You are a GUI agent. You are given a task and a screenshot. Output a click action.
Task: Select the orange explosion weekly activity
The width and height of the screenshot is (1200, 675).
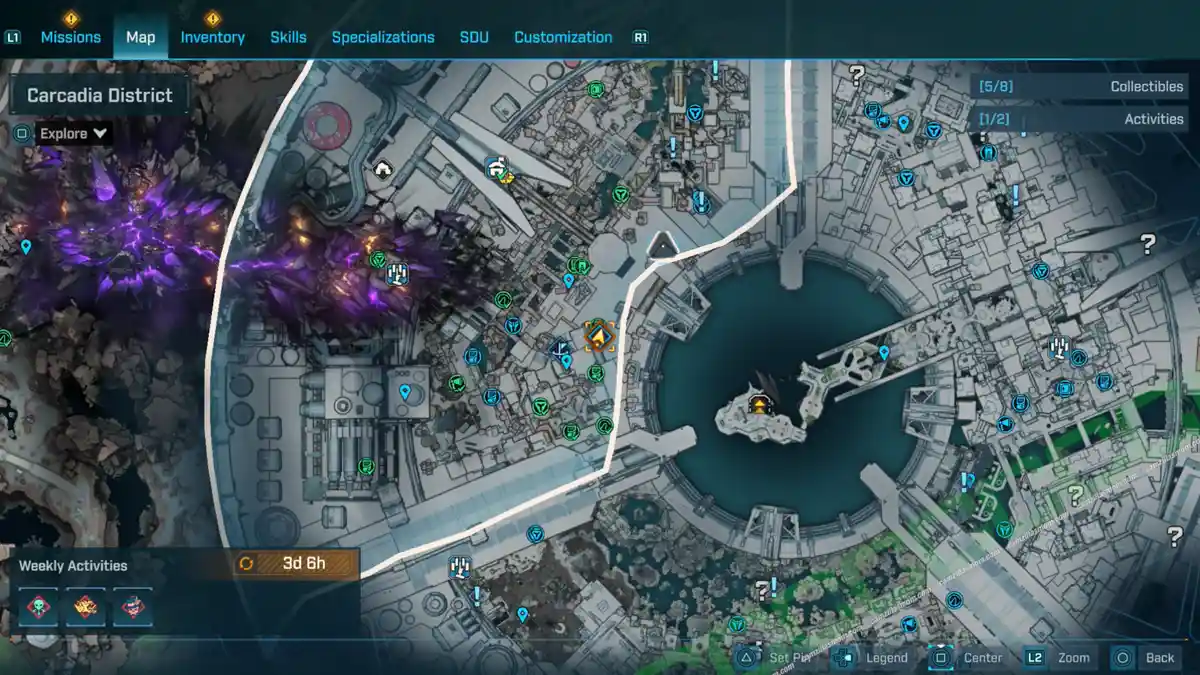tap(85, 606)
